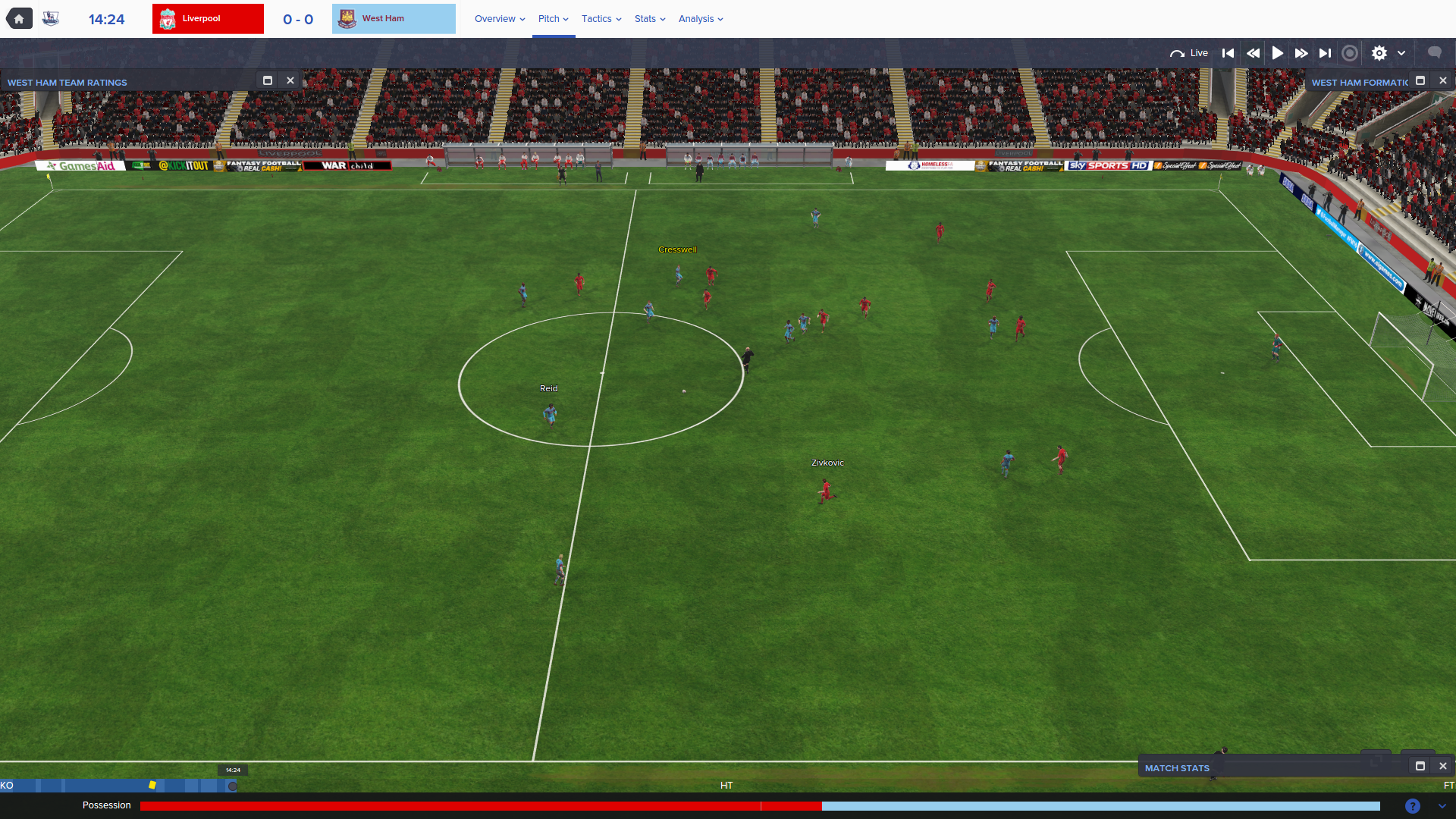Go to the home screen icon
The height and width of the screenshot is (819, 1456).
pyautogui.click(x=19, y=19)
